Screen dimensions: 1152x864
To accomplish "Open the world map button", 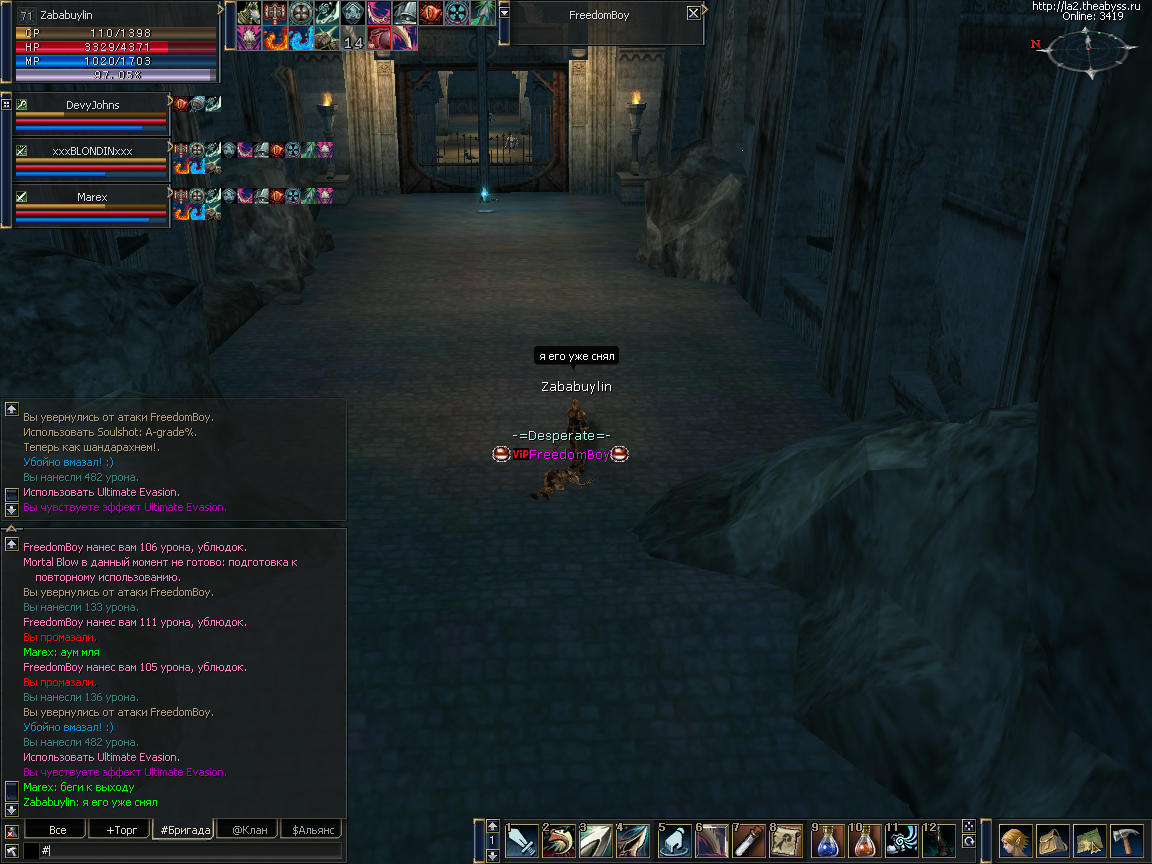I will point(1089,840).
